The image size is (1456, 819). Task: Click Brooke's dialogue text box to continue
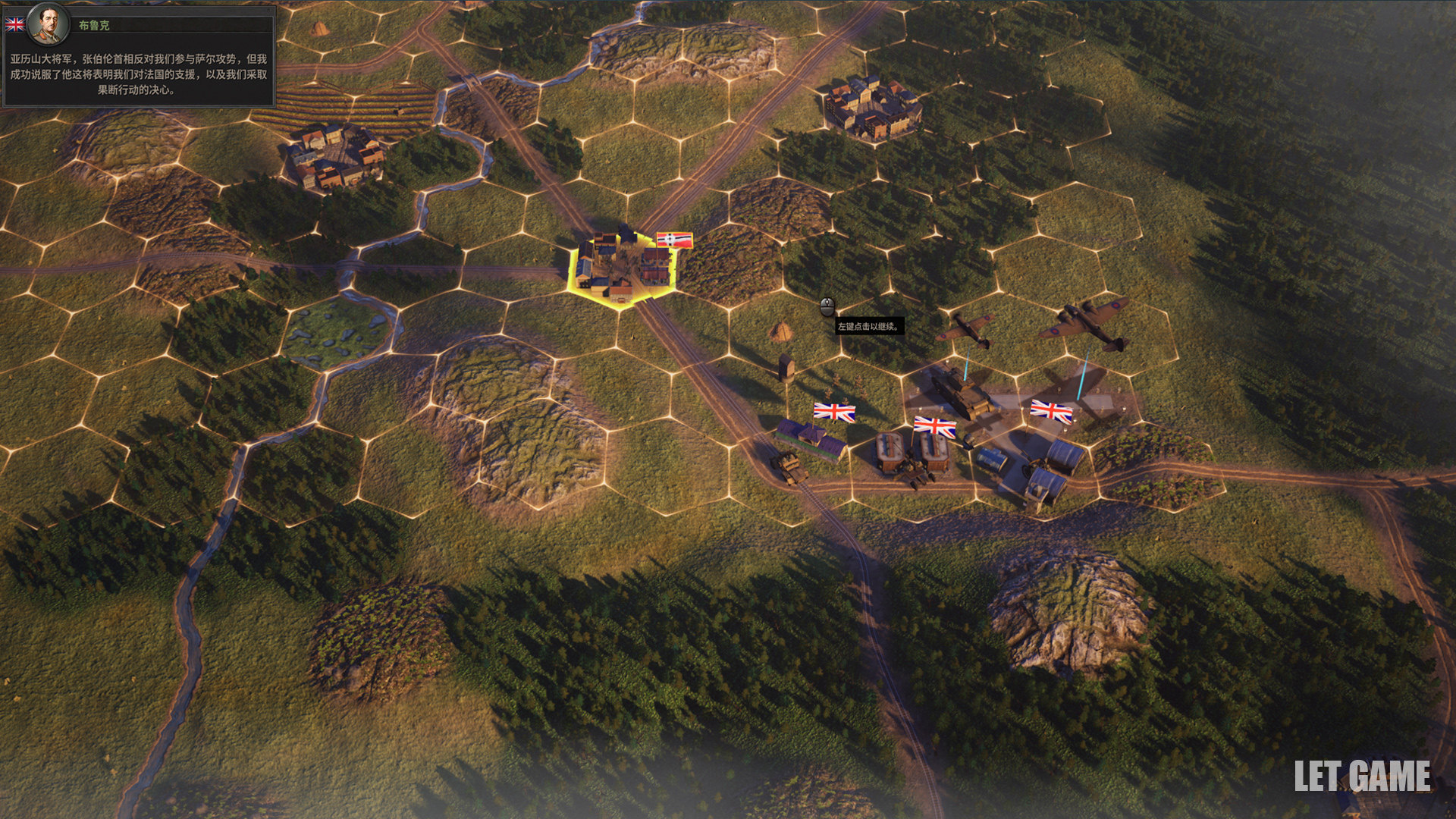pos(138,74)
